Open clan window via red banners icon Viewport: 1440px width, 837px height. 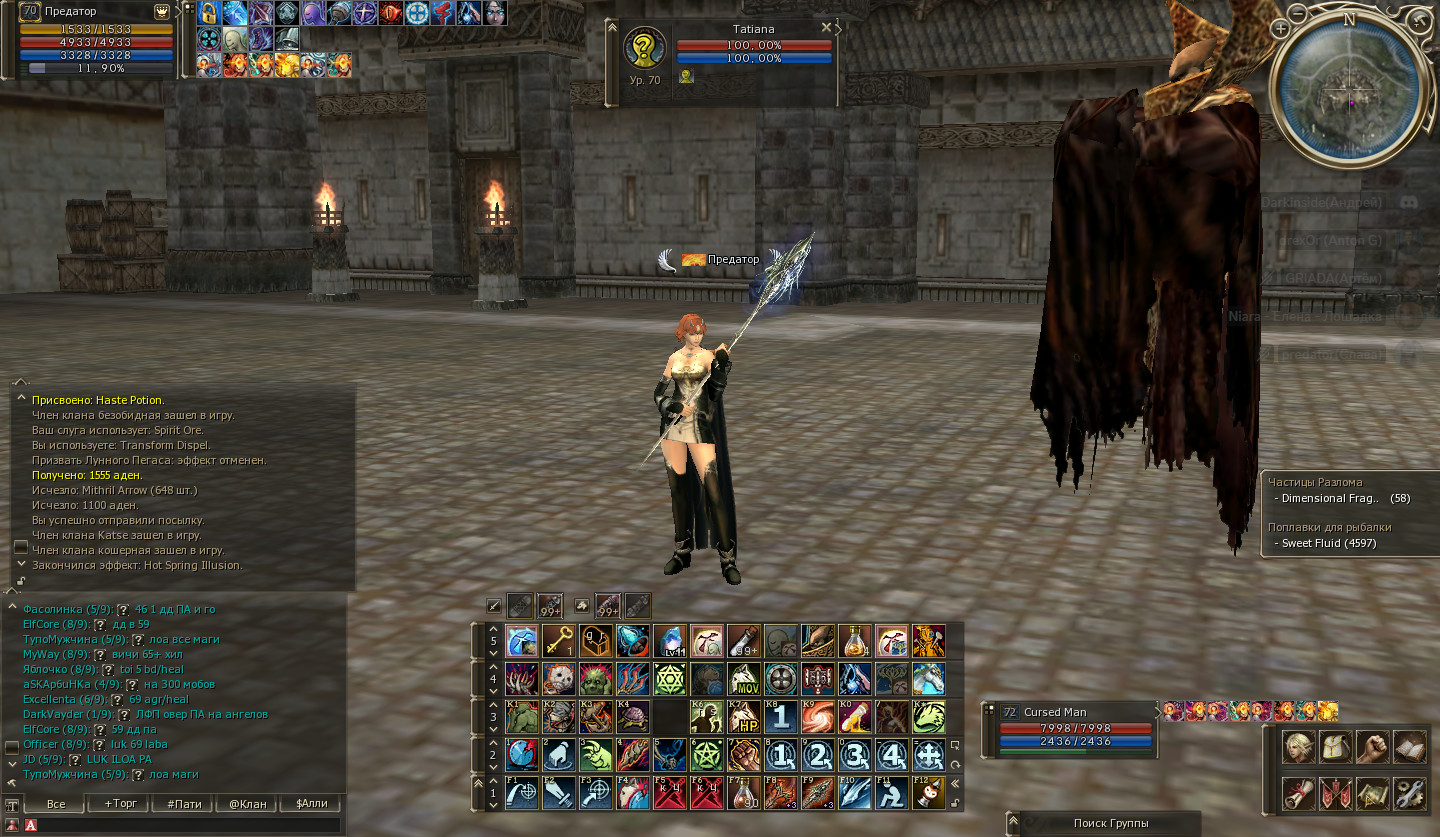point(1334,794)
